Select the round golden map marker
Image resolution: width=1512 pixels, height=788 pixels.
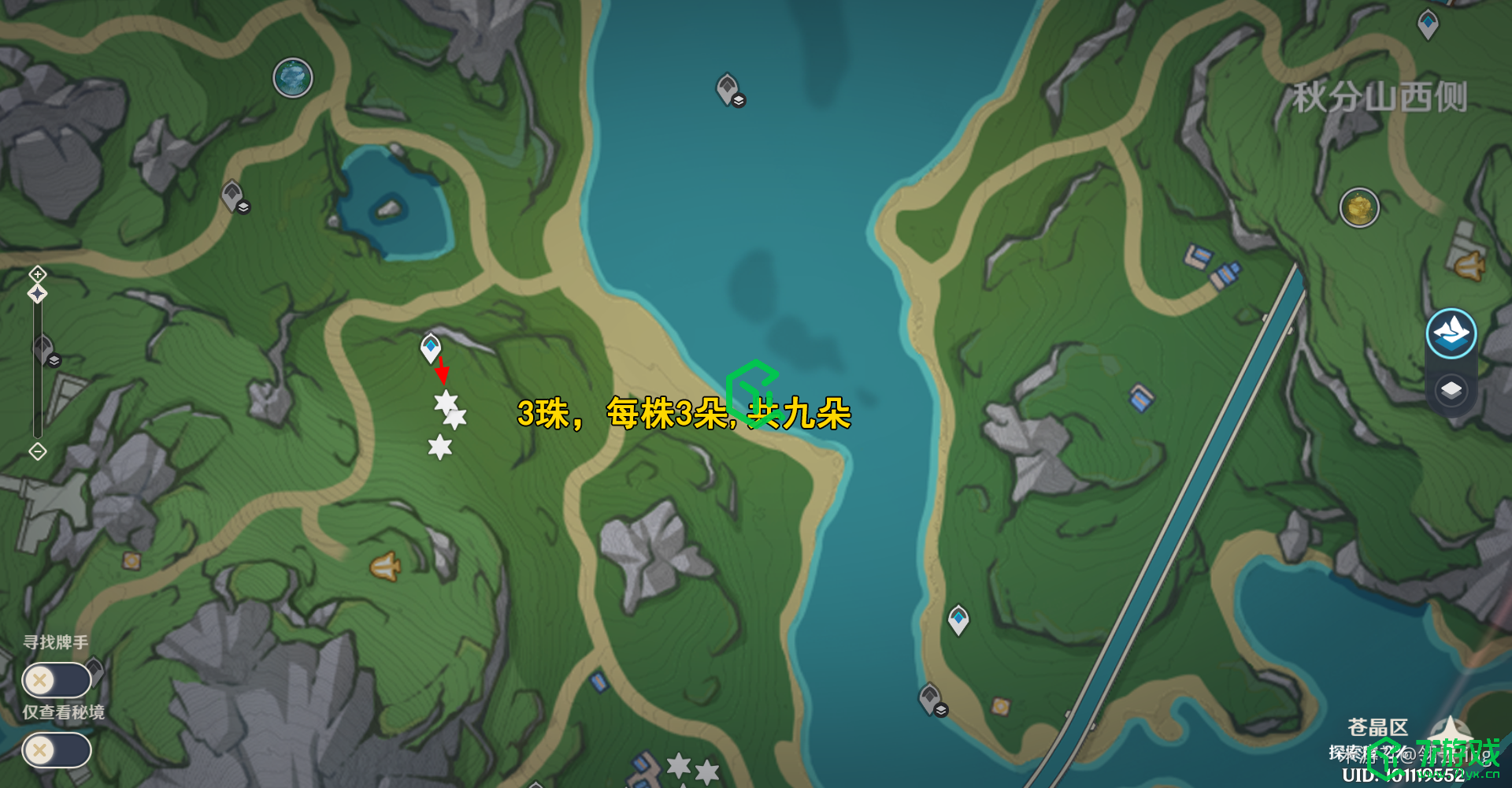coord(1359,208)
